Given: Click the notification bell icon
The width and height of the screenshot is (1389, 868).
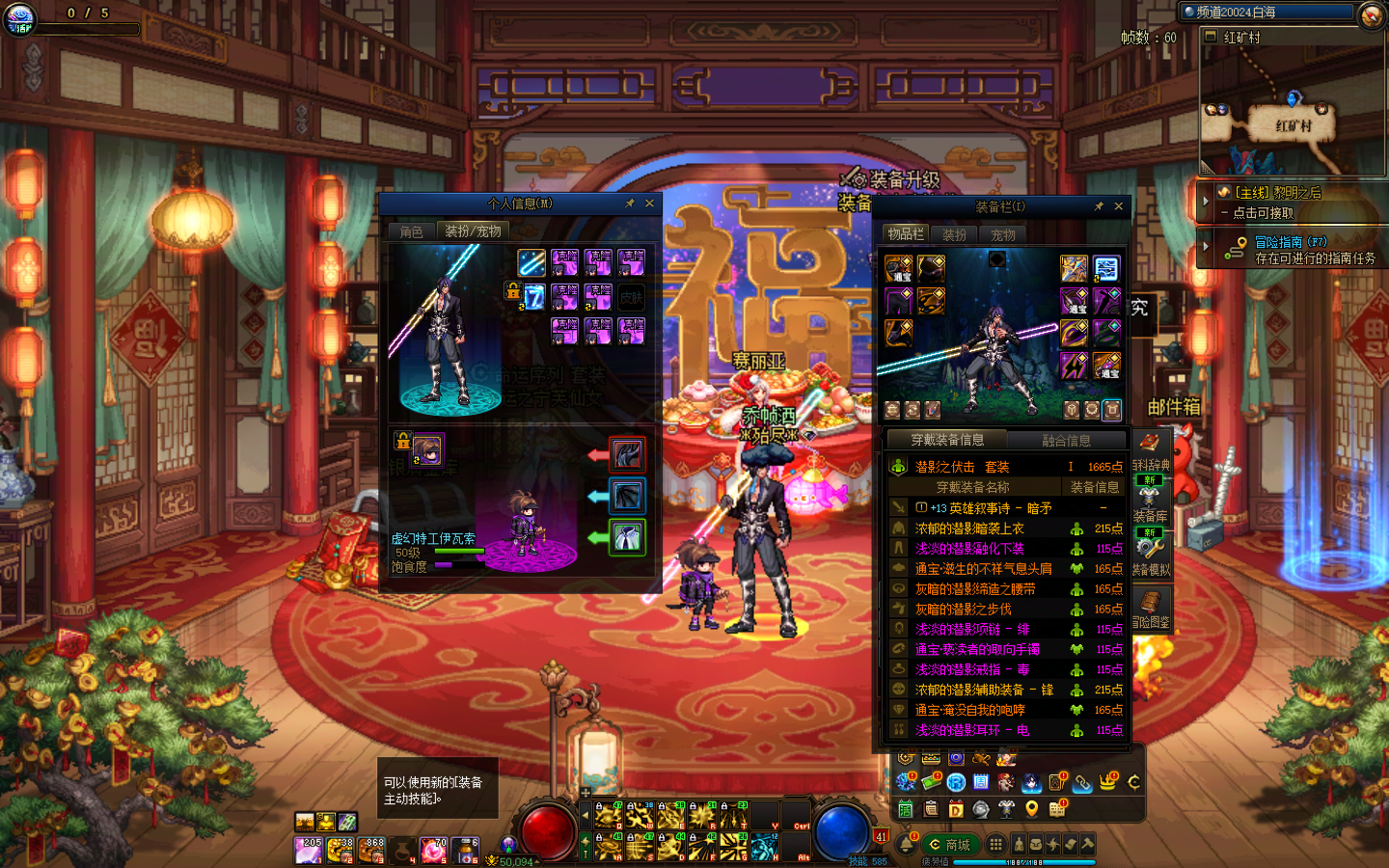Looking at the screenshot, I should (906, 845).
